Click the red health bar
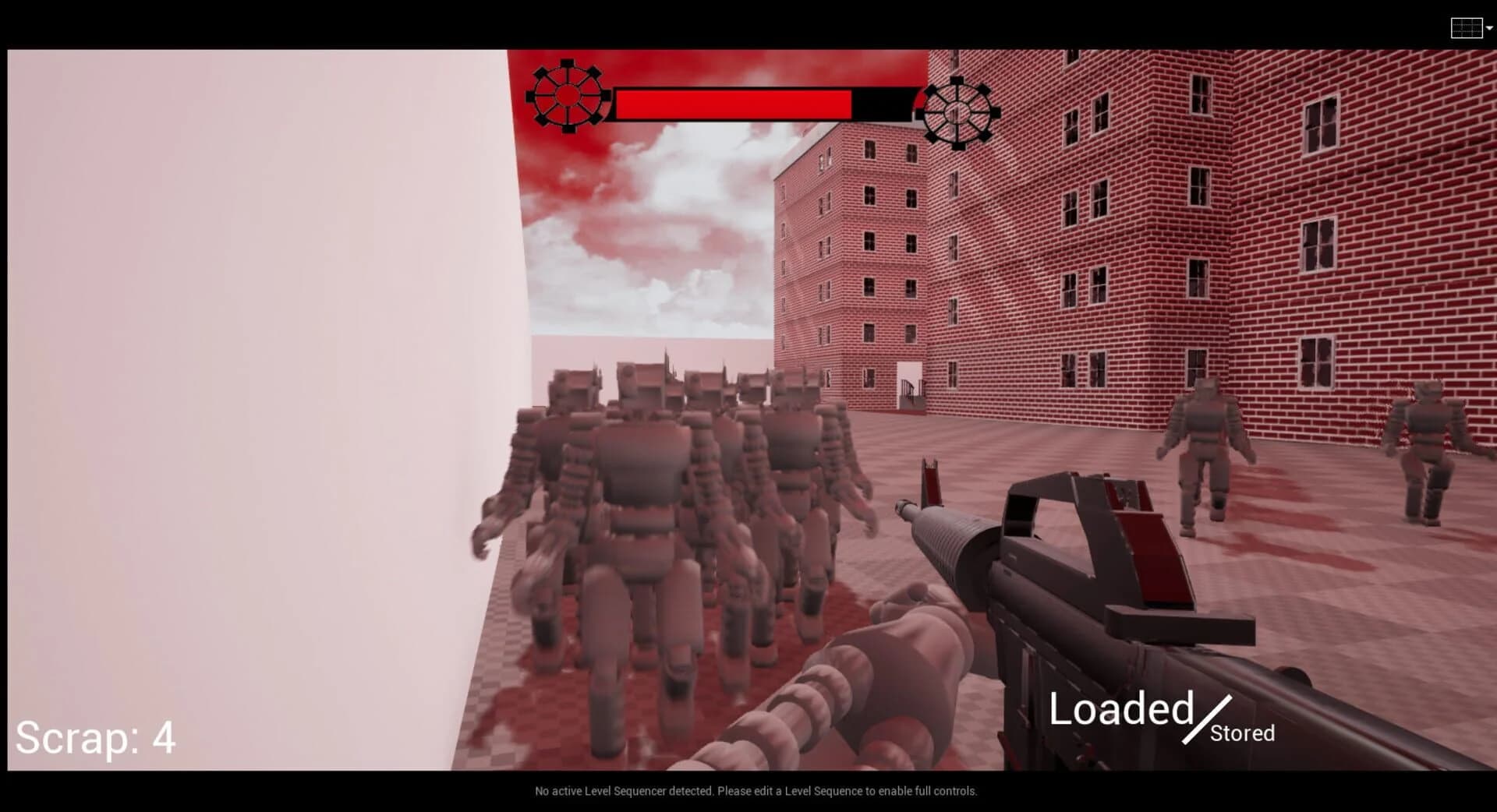The image size is (1497, 812). [x=733, y=101]
